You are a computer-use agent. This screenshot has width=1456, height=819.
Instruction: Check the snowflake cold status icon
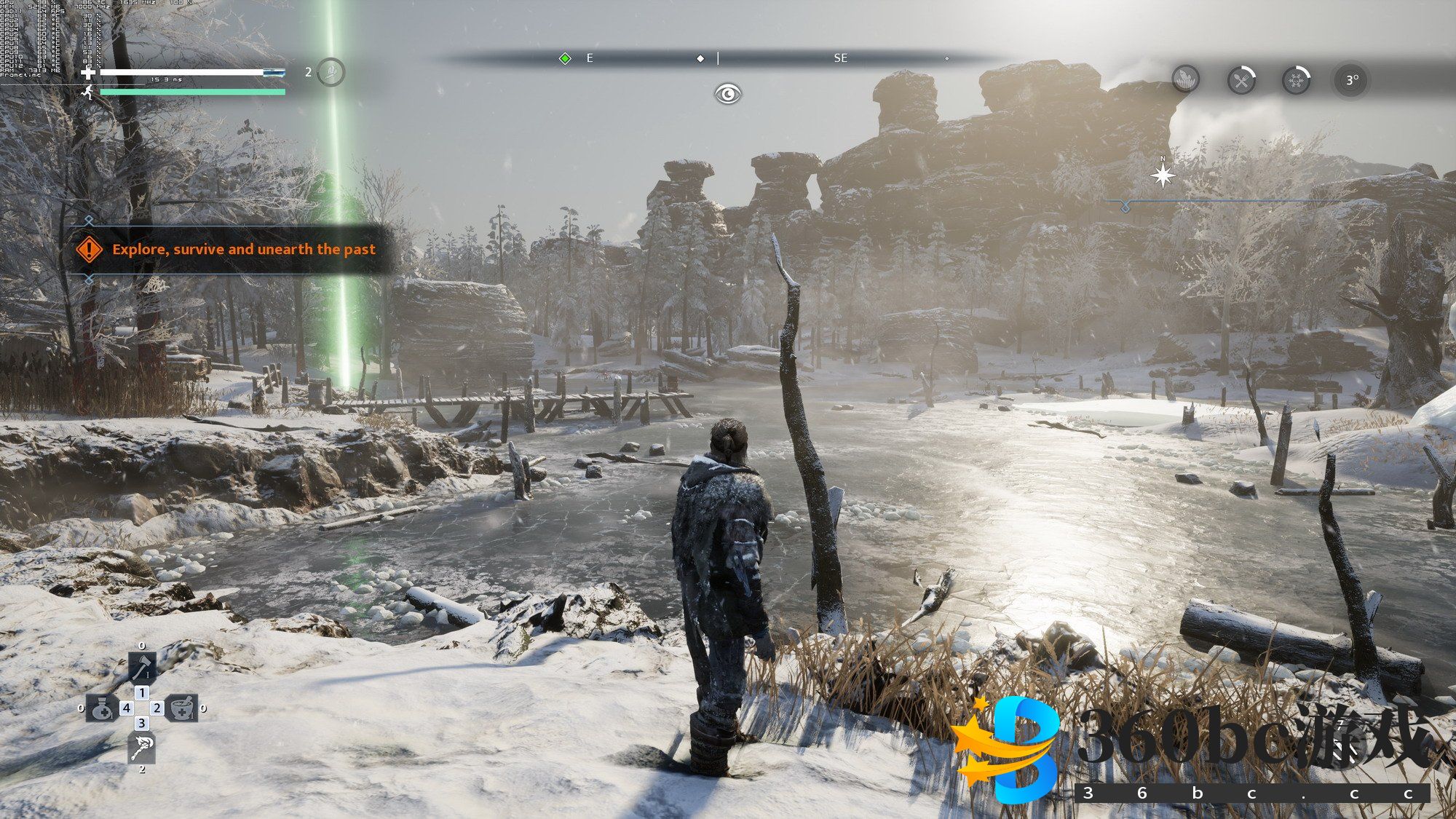tap(1296, 79)
